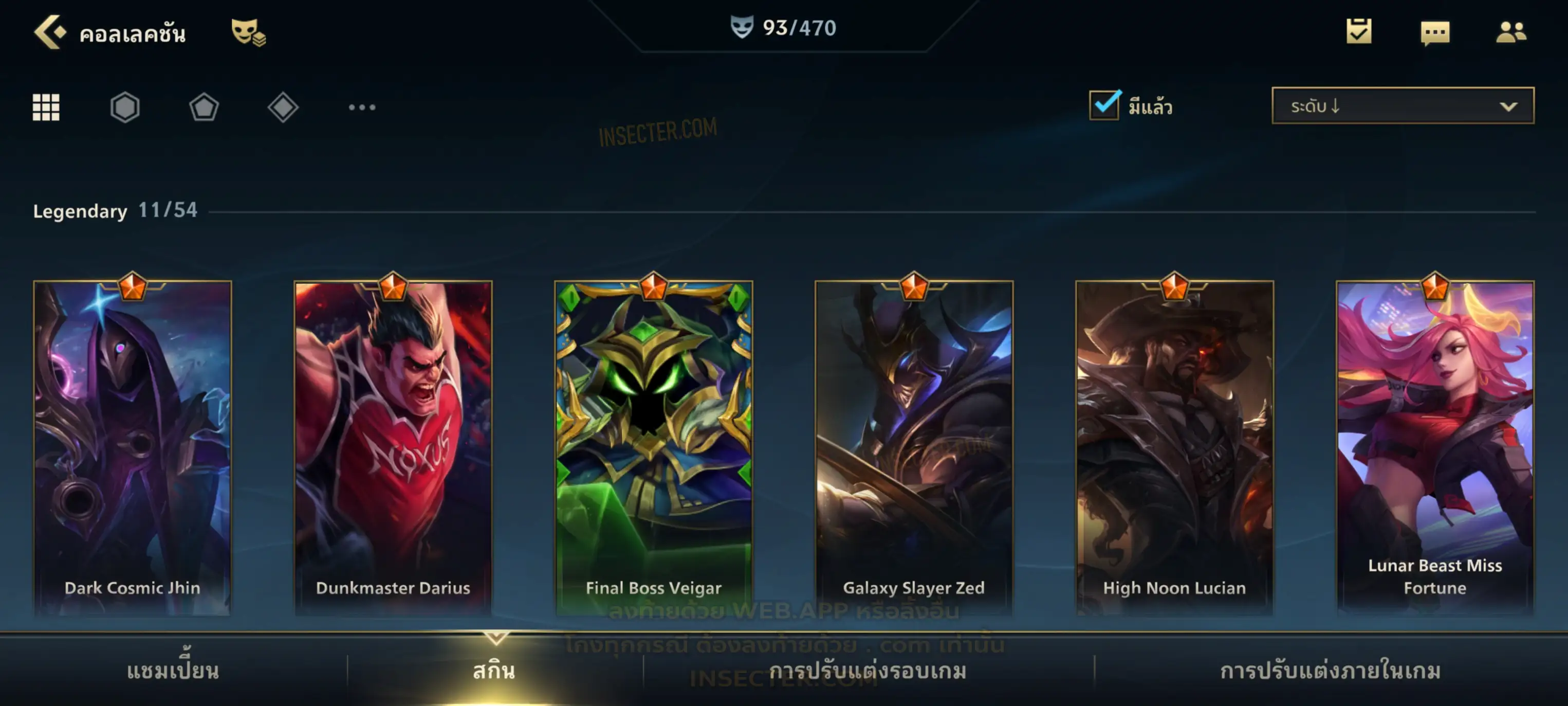The image size is (1568, 706).
Task: Switch to the แชมเปี้ยน champions tab
Action: [x=173, y=671]
